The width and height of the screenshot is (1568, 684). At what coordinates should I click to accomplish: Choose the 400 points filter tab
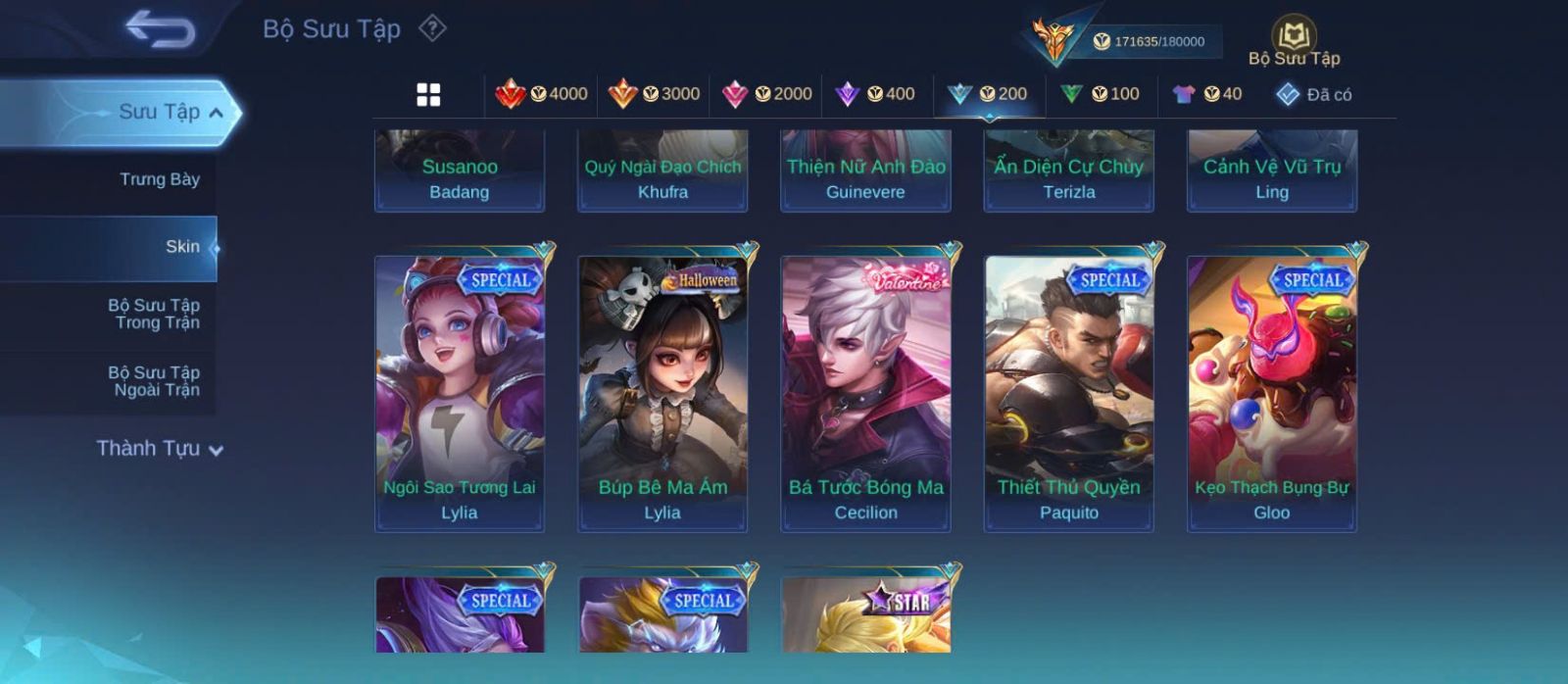875,94
